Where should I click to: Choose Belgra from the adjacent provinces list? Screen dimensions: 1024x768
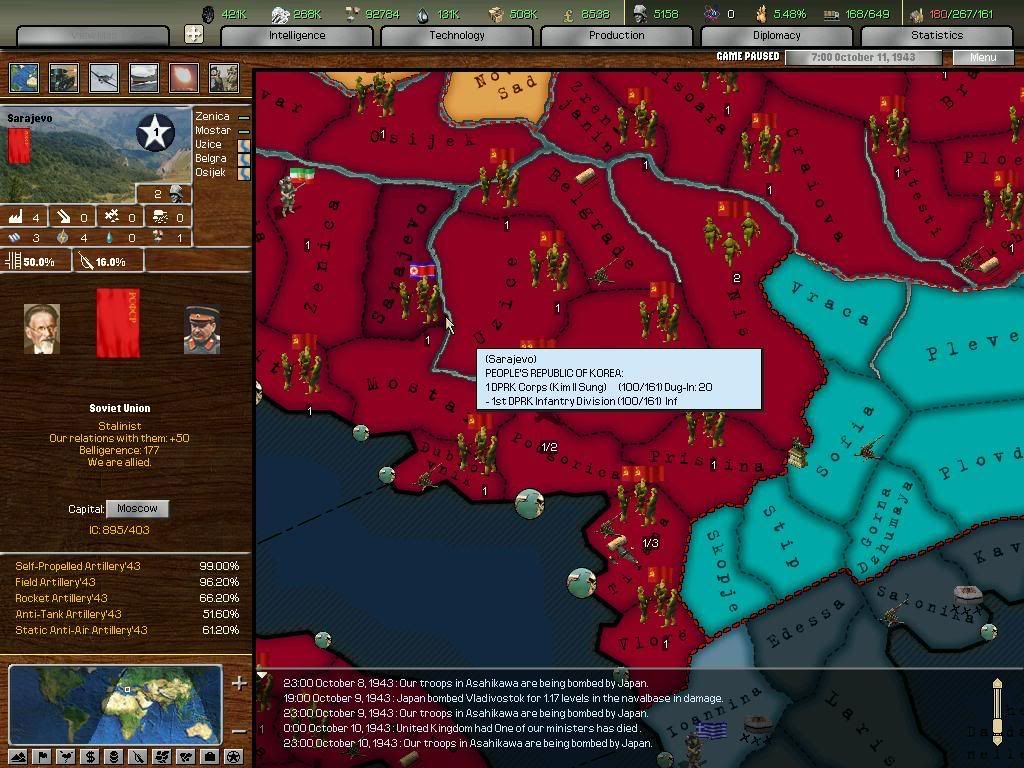[211, 159]
